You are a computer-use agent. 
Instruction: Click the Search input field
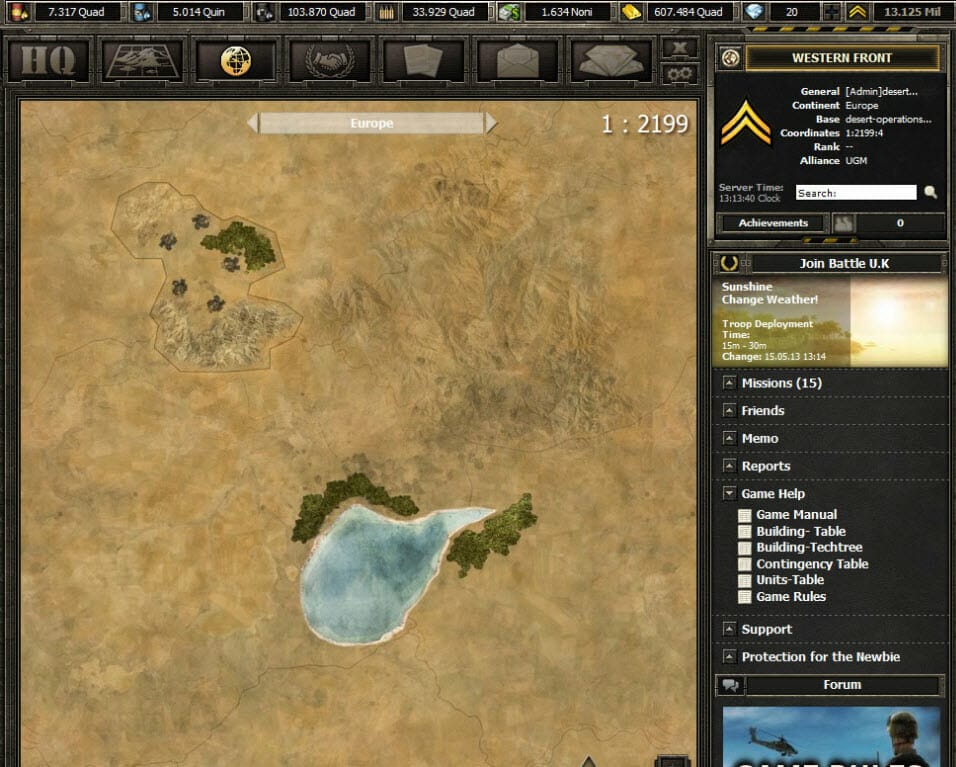click(x=855, y=193)
